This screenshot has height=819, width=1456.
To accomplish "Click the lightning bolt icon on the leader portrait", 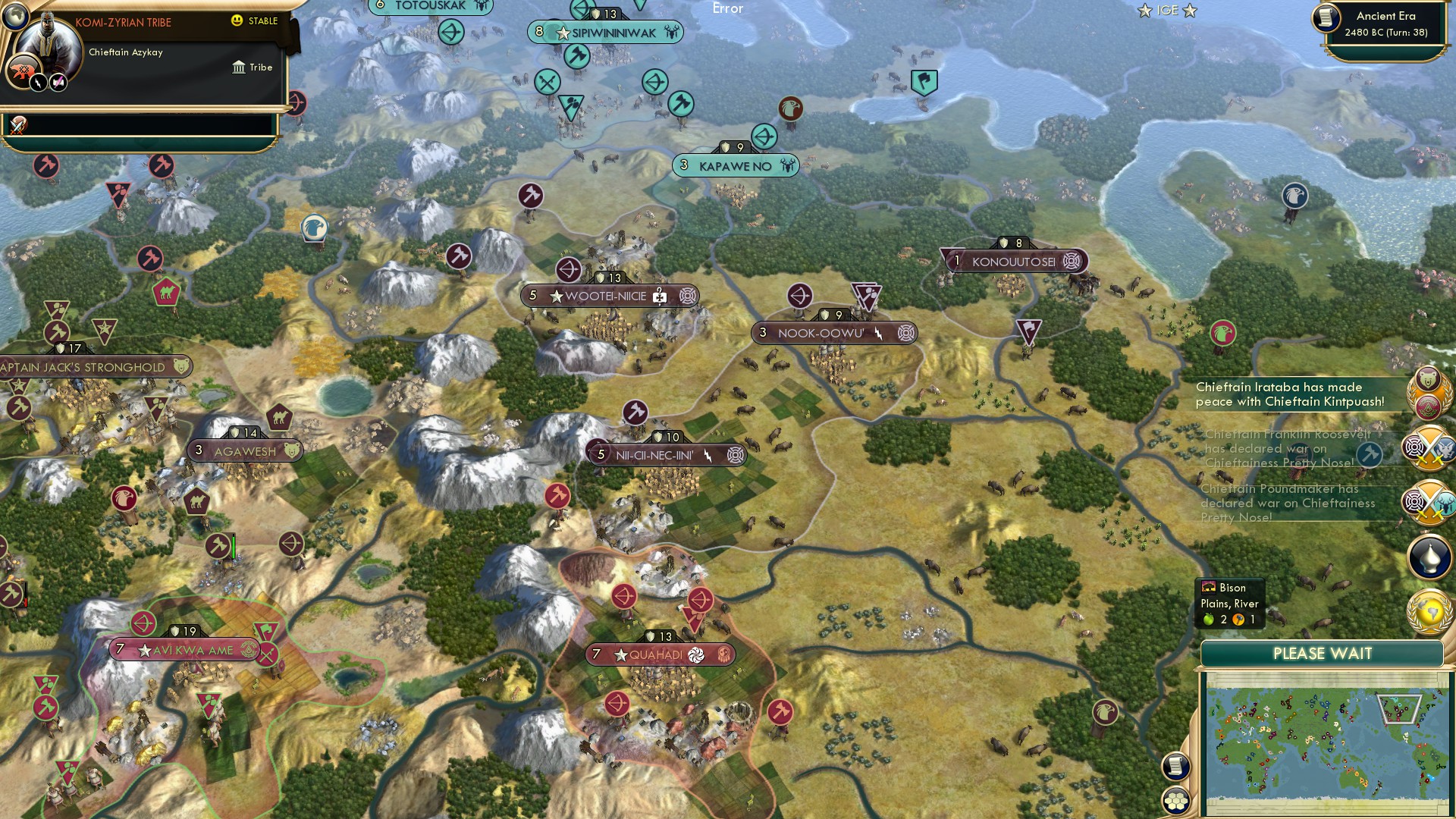I will (x=38, y=83).
